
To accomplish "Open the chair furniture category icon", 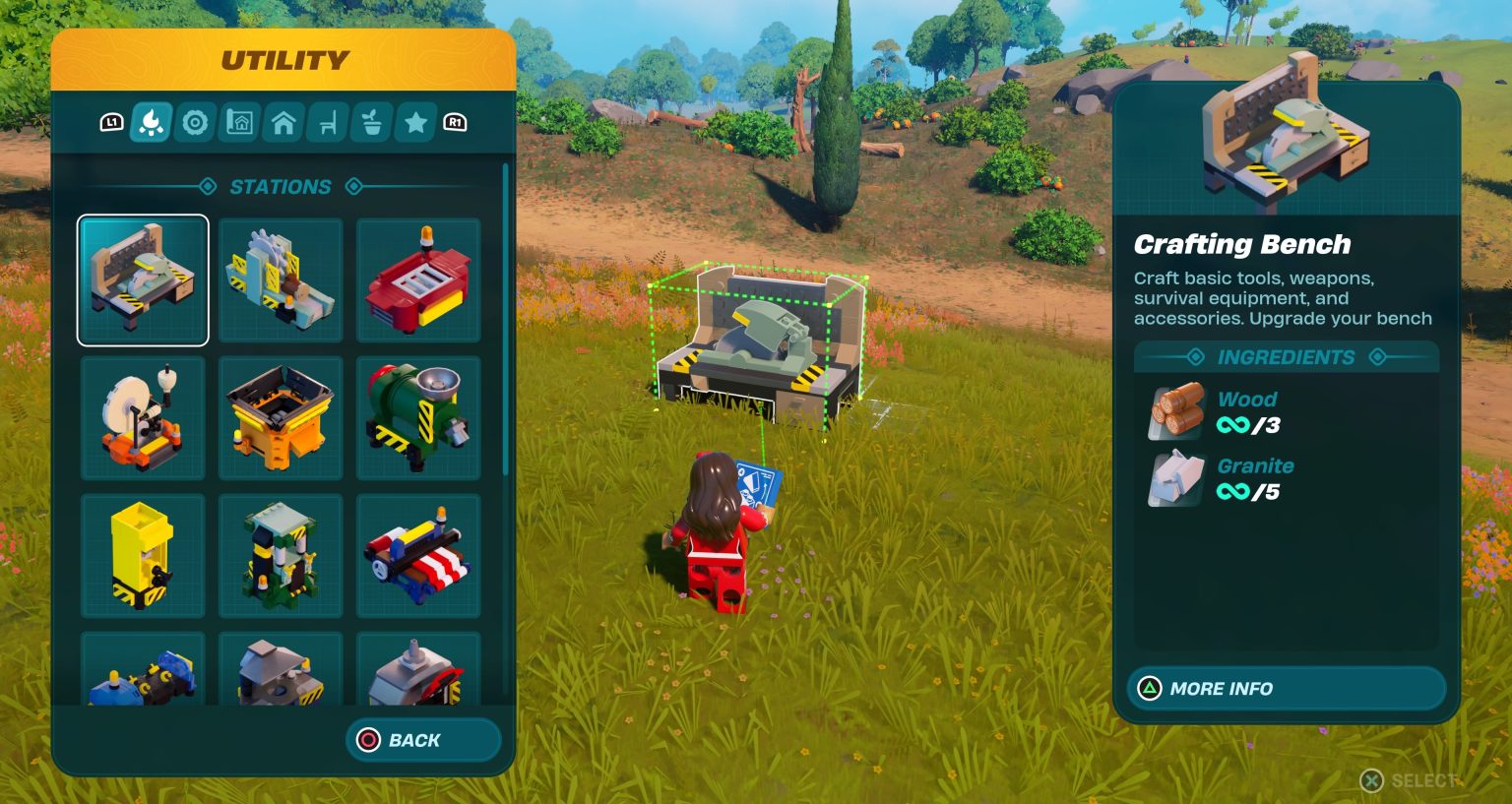I will click(x=326, y=122).
